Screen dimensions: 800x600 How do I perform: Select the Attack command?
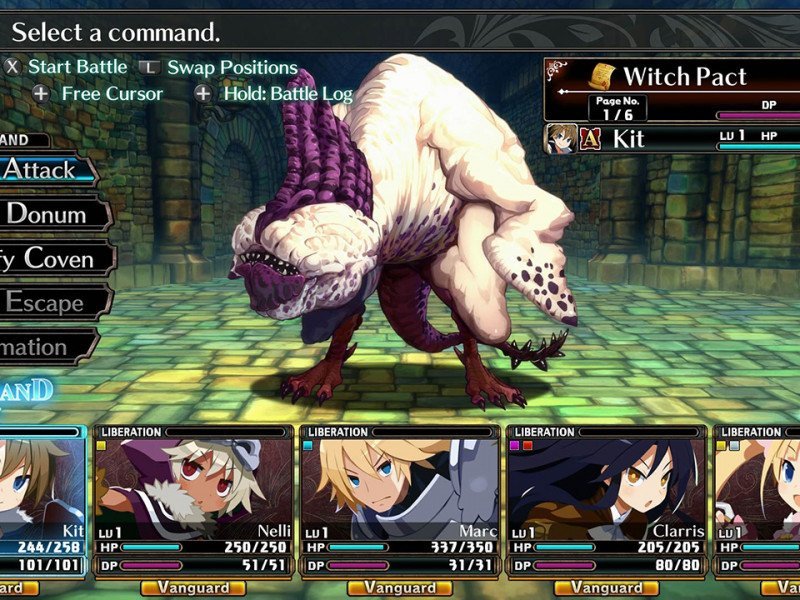45,170
